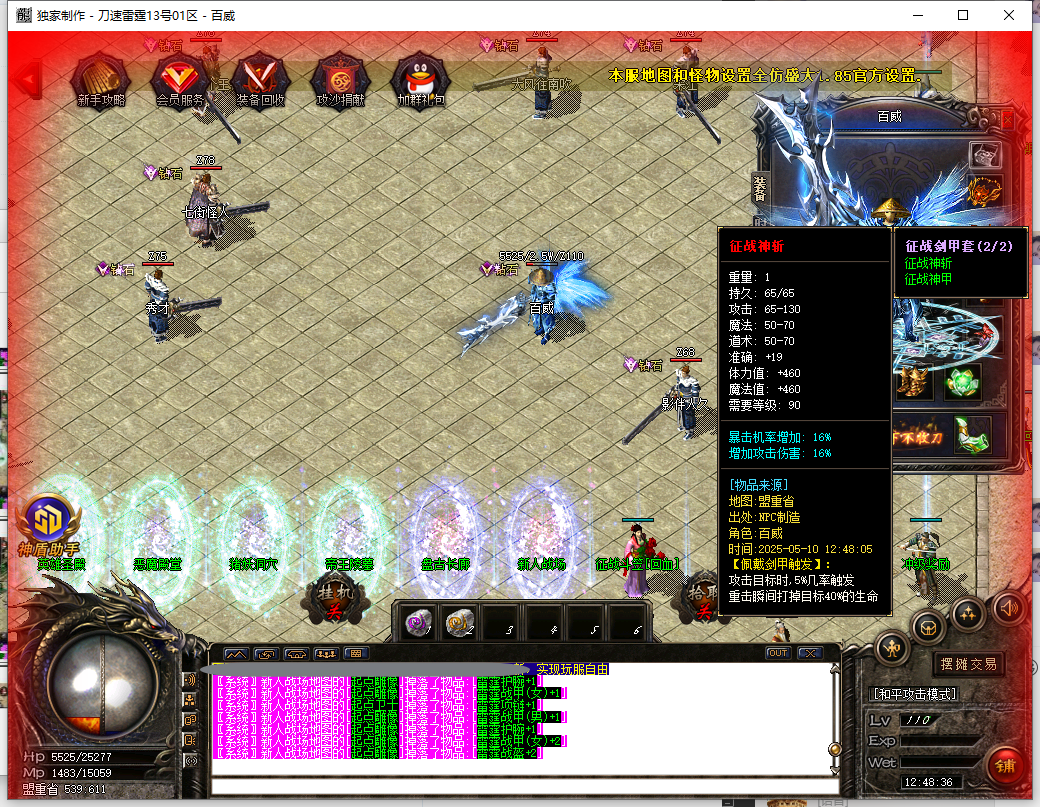Select the green jewel equipment slot

tap(961, 381)
